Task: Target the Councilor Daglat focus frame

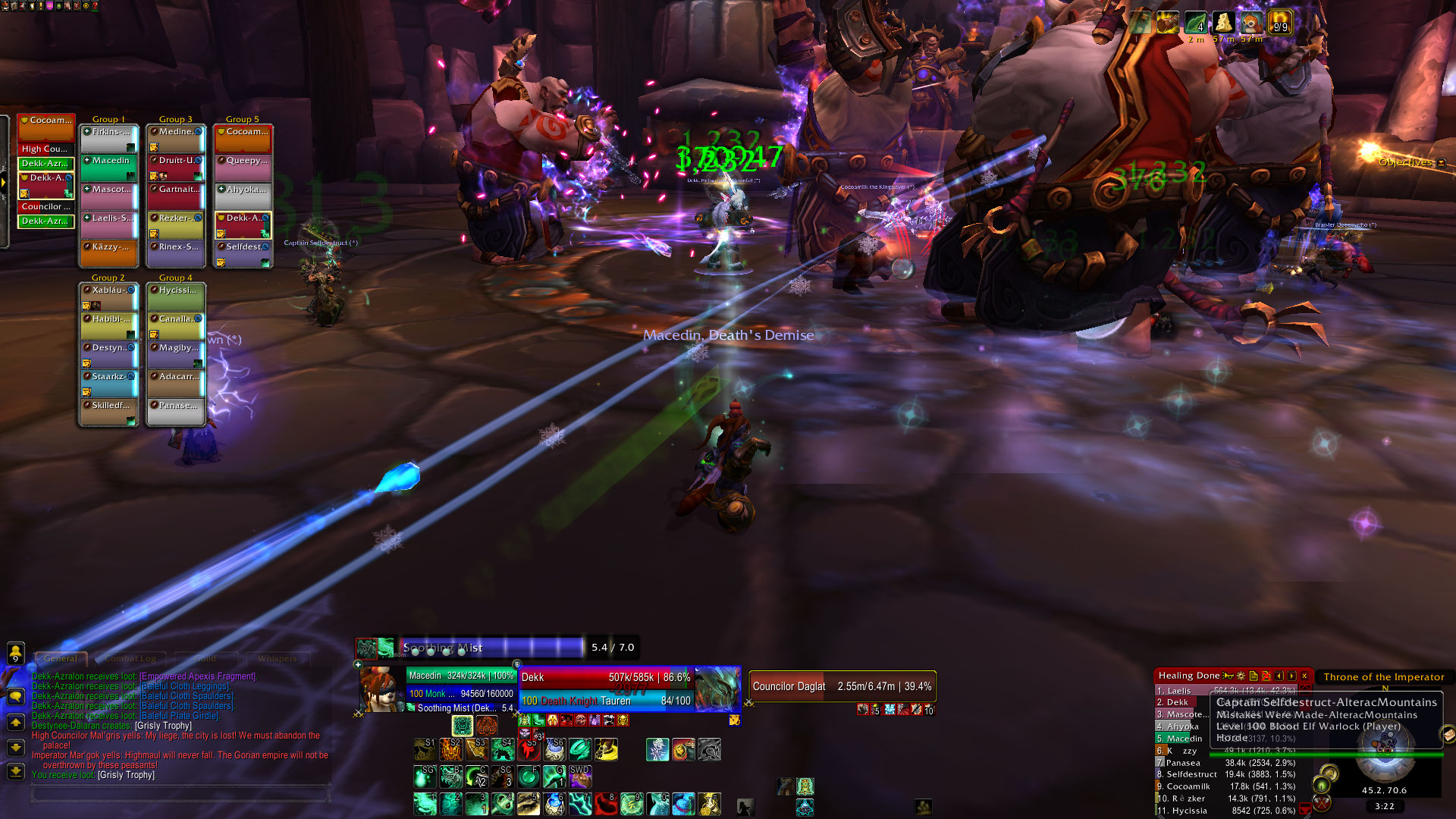Action: (x=842, y=686)
